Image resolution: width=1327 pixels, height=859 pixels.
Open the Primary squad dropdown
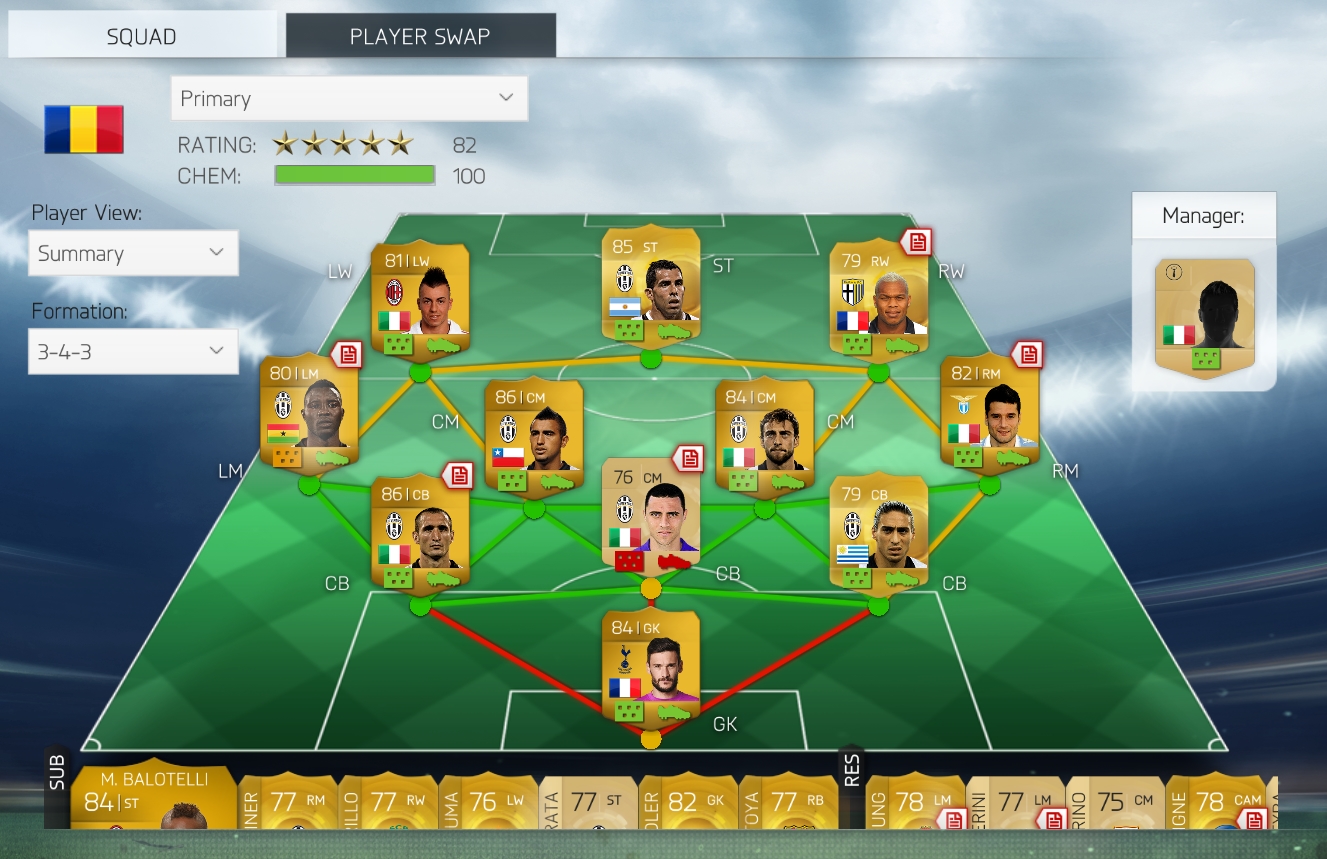point(348,98)
